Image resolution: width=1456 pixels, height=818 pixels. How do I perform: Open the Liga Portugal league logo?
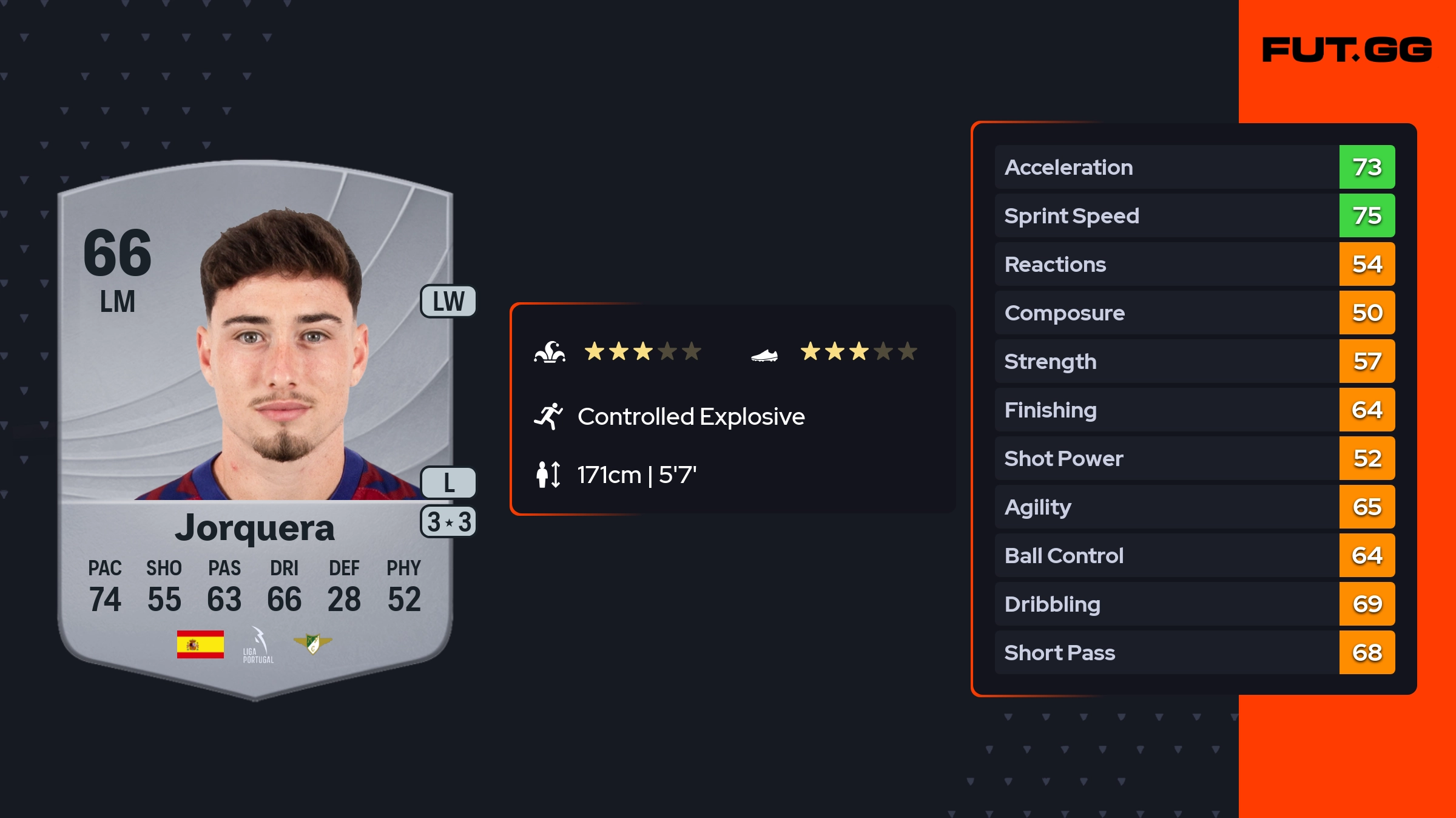258,645
